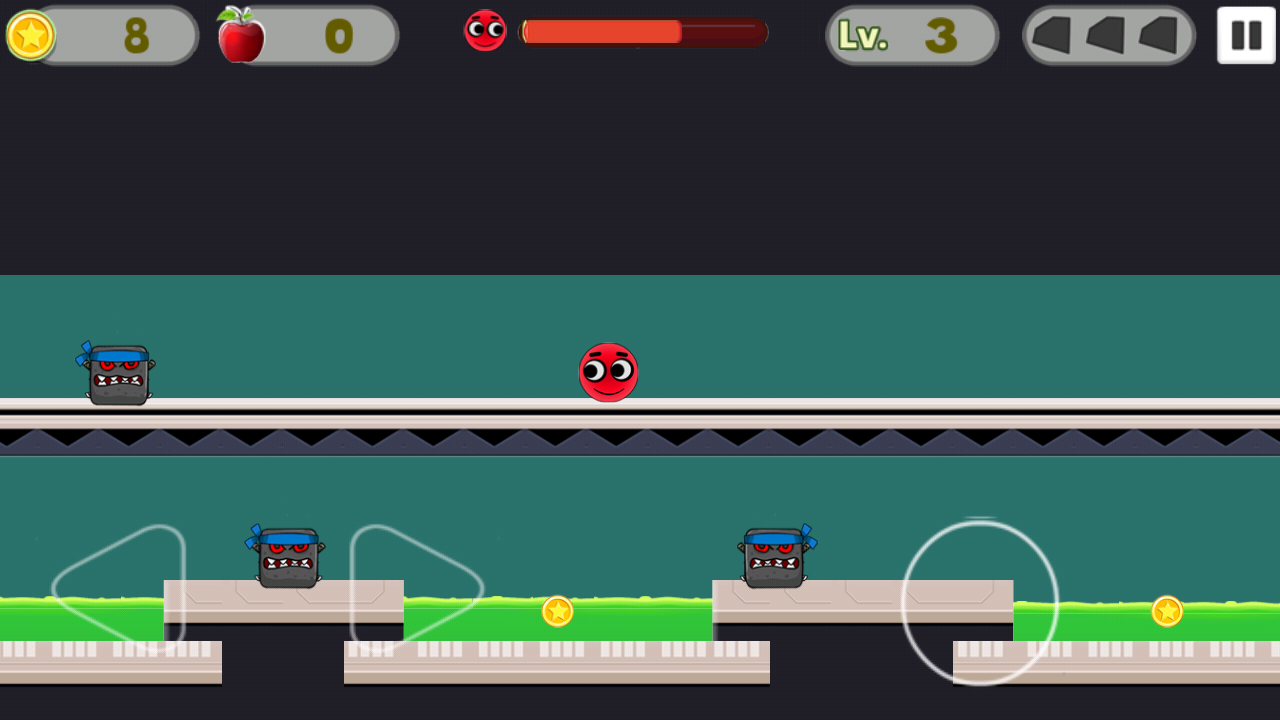The image size is (1280, 720).
Task: Click the red ball health indicator icon
Action: [x=485, y=31]
